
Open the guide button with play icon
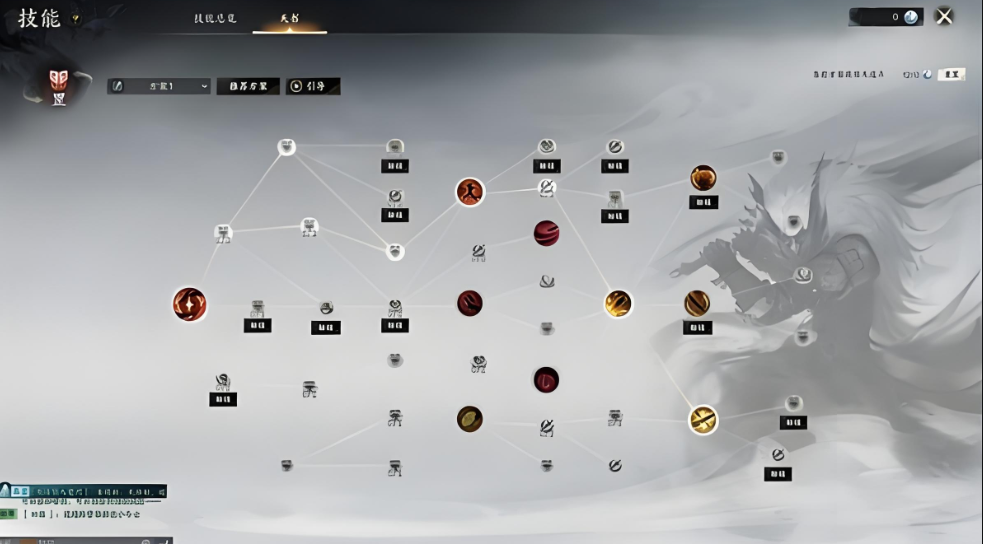[313, 86]
